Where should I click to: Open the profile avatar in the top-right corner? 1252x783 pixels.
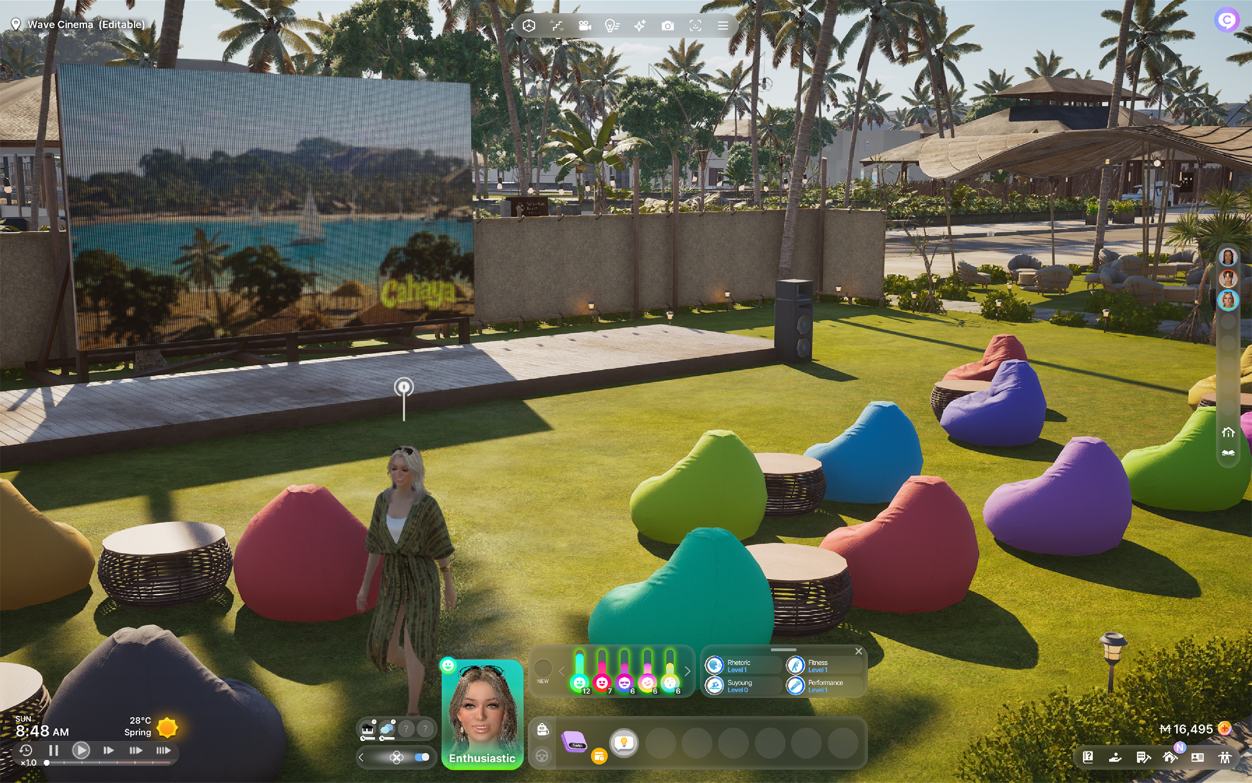click(1226, 21)
